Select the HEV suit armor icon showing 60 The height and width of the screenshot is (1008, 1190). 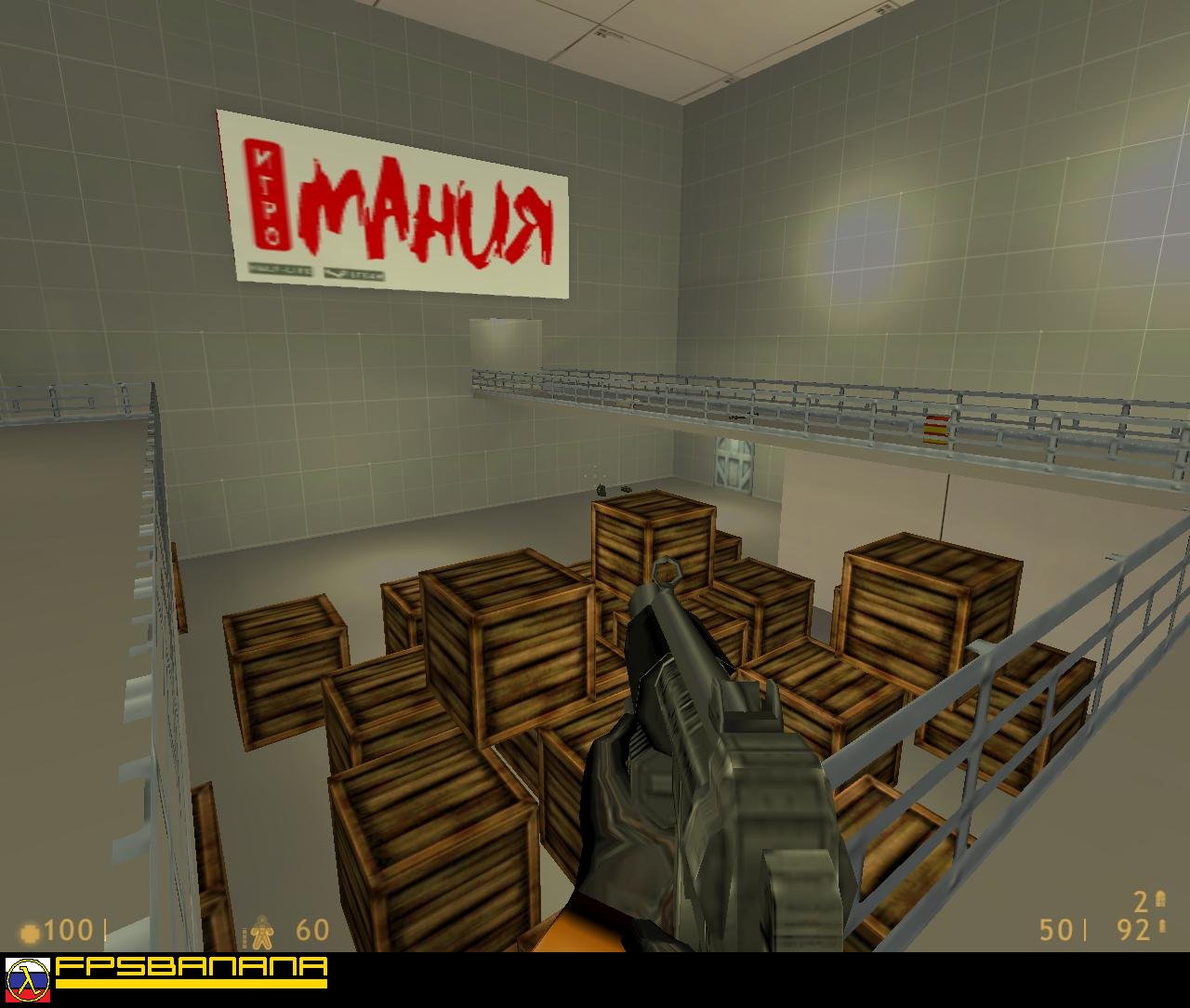coord(263,929)
